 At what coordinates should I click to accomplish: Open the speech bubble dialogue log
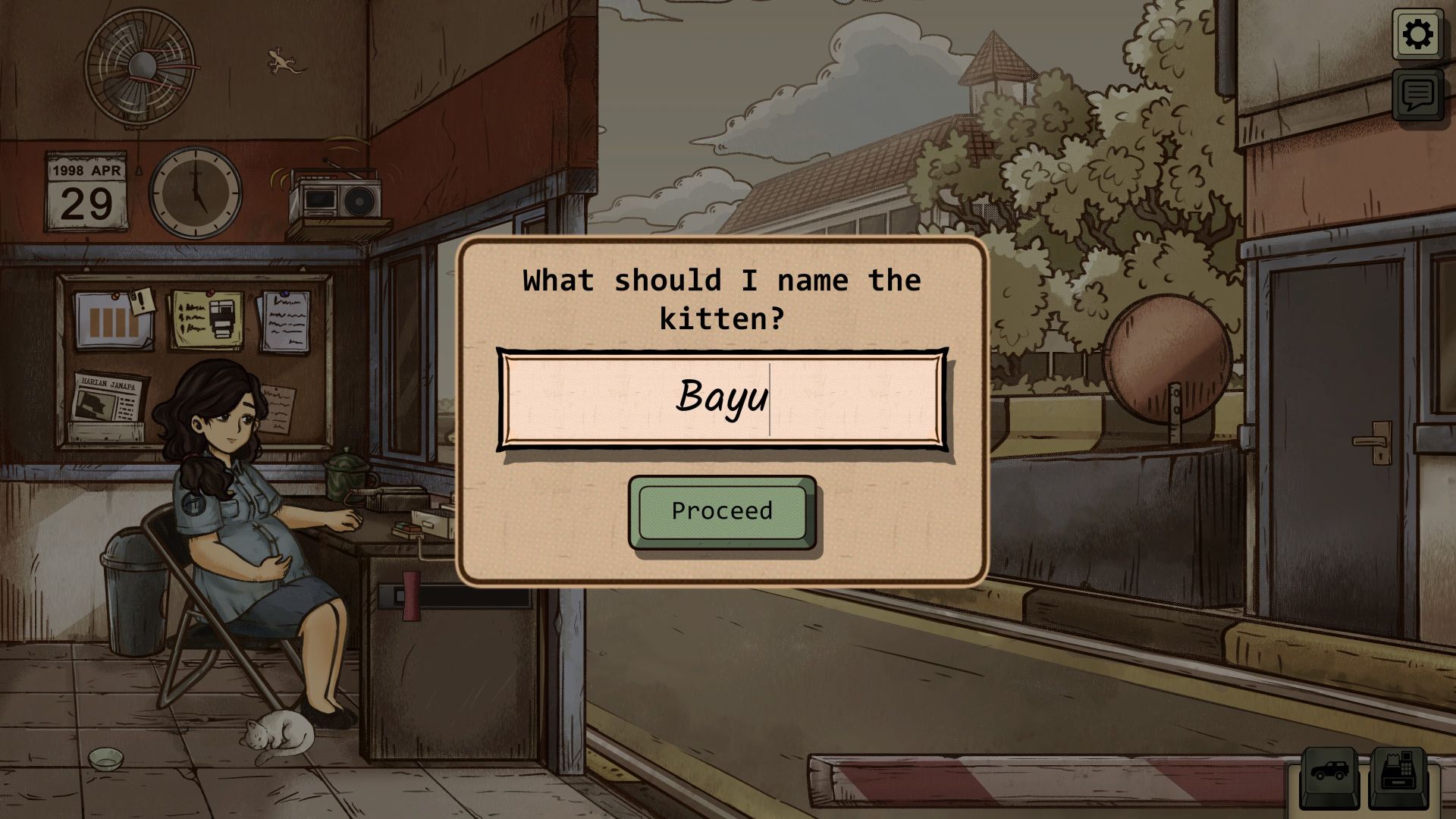click(x=1417, y=94)
